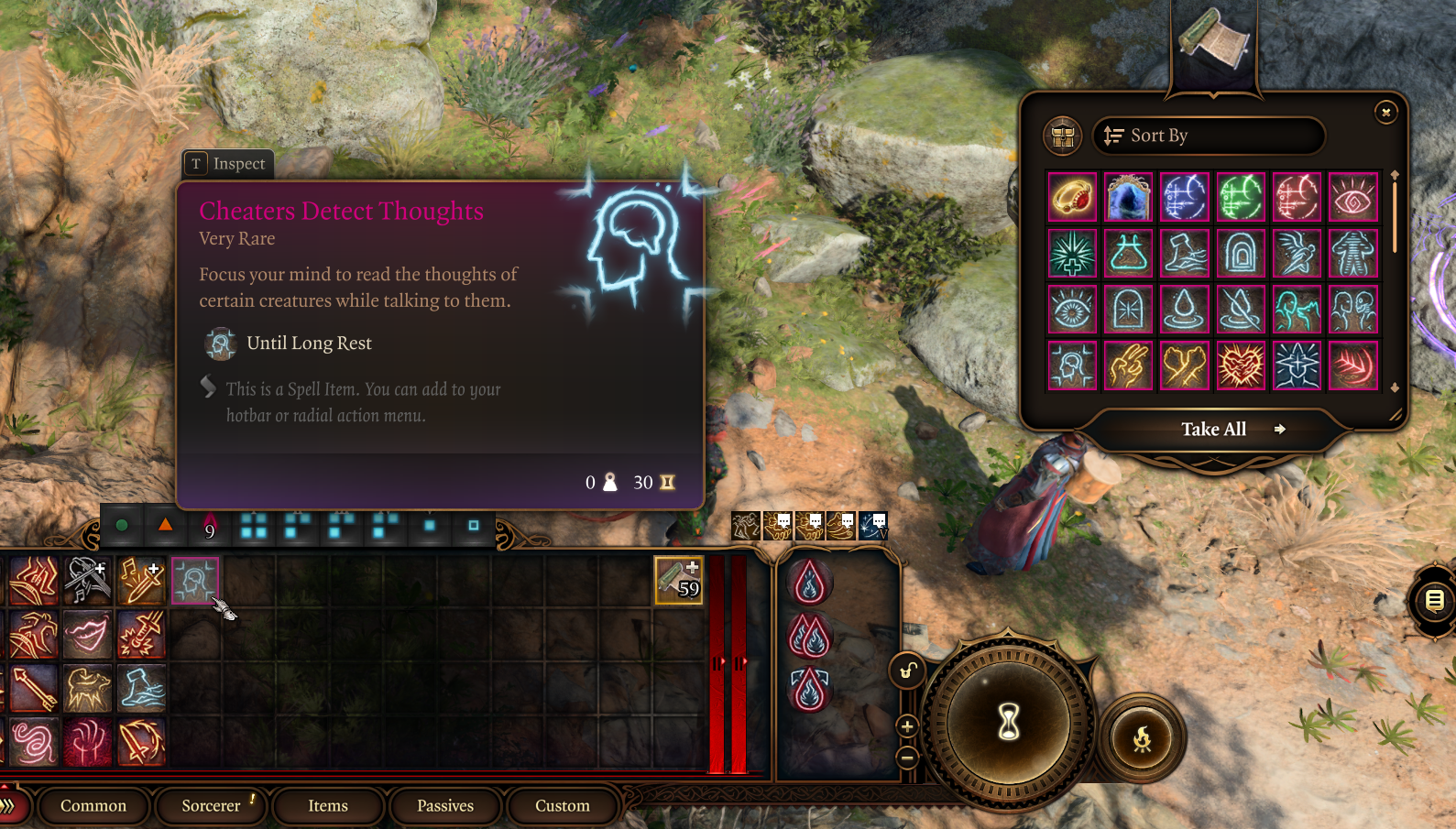Open the campfire camp button

(1142, 738)
